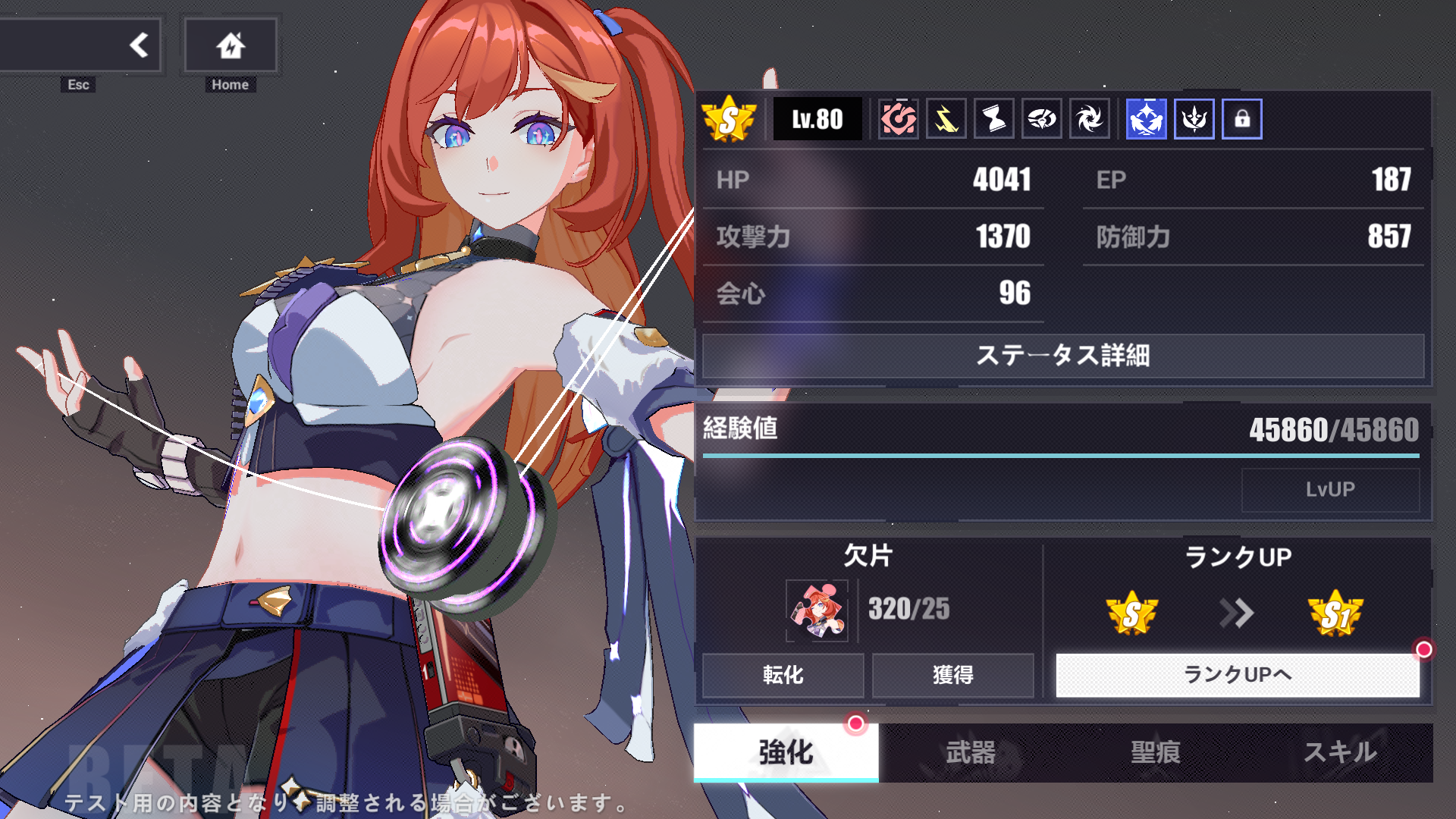Click the back Esc arrow icon
Viewport: 1456px width, 819px height.
click(x=139, y=45)
